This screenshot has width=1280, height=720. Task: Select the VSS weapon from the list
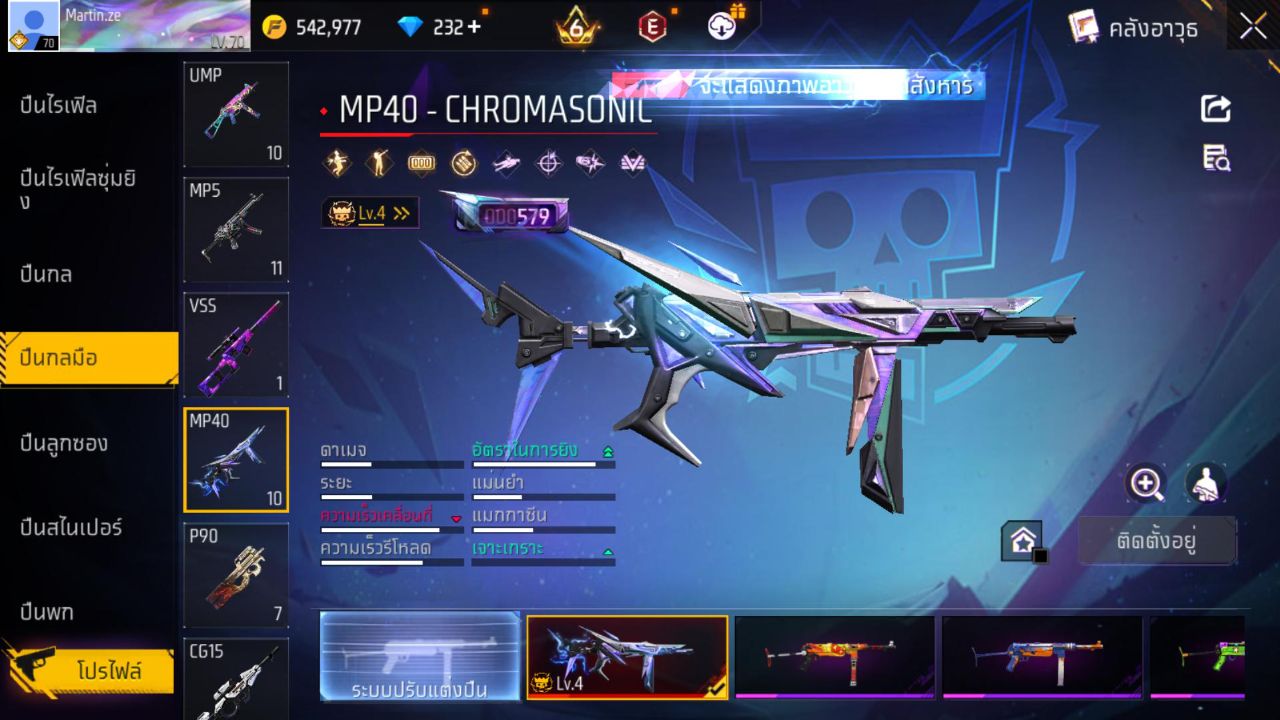[x=235, y=345]
